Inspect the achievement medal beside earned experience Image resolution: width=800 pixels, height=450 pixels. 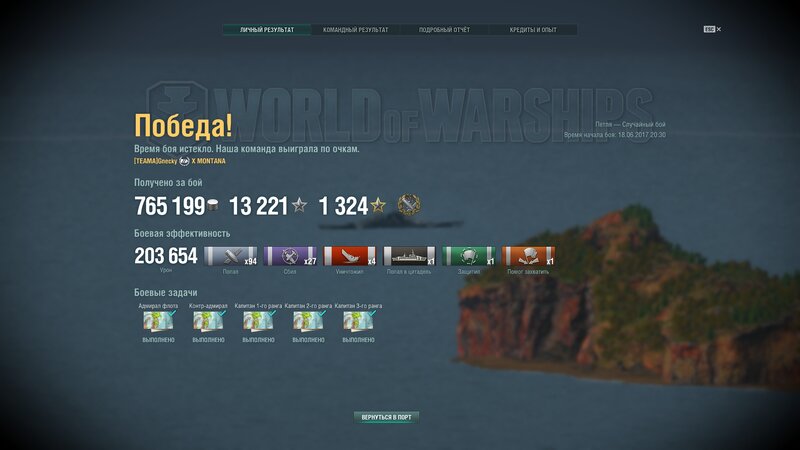408,205
